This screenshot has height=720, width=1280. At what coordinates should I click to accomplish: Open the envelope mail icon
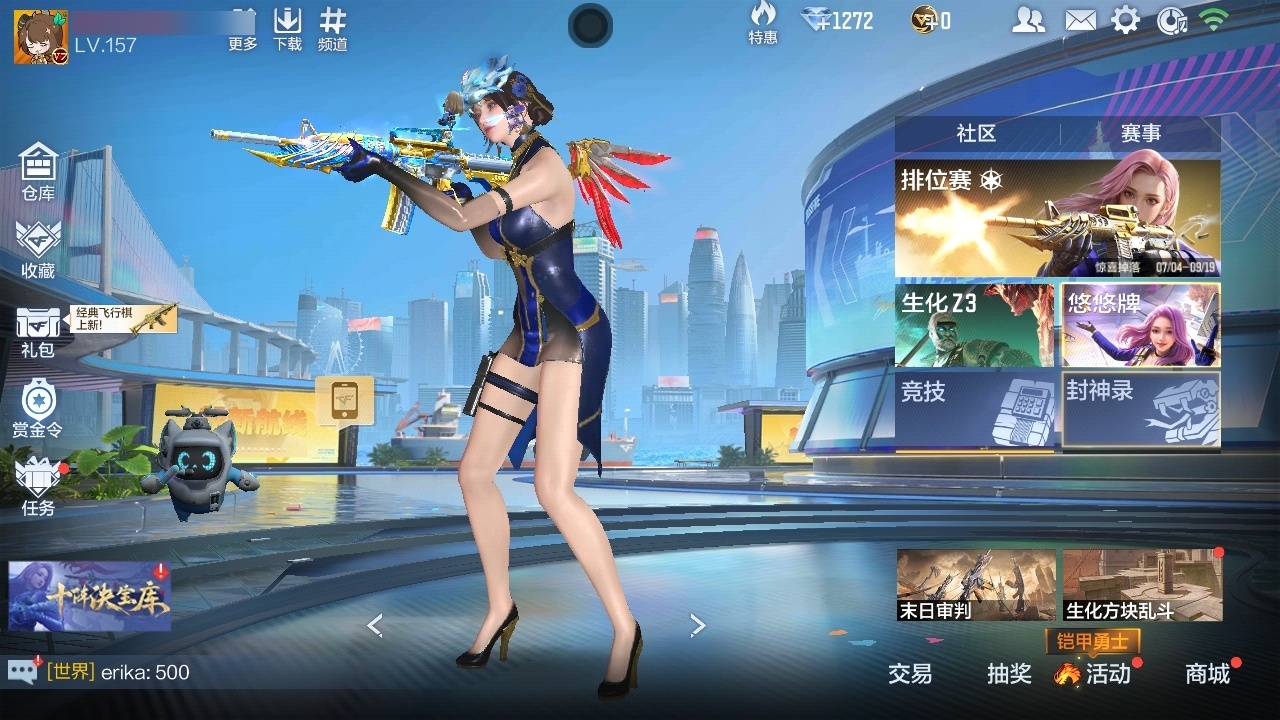1080,20
